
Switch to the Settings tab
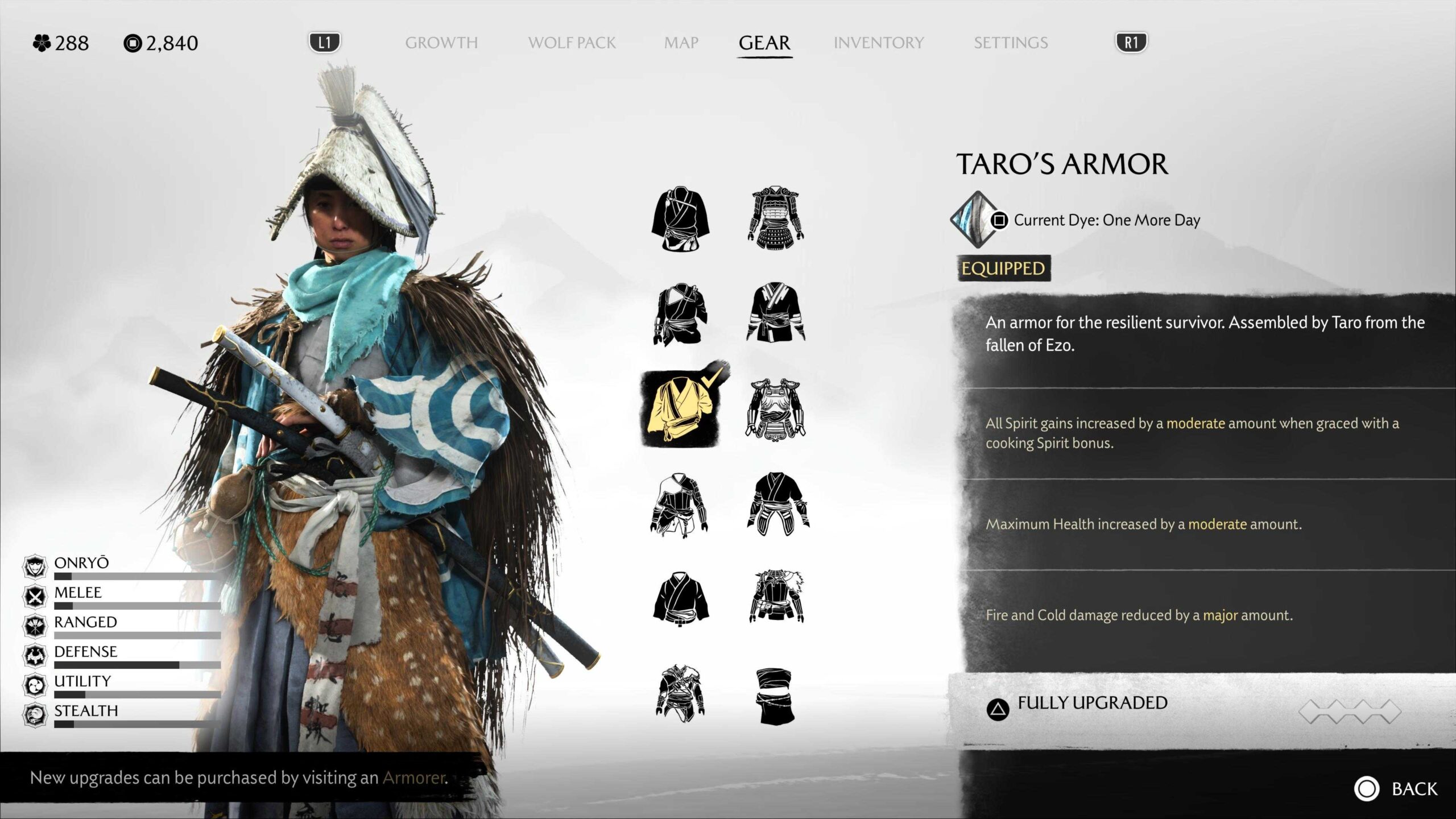pyautogui.click(x=1010, y=43)
